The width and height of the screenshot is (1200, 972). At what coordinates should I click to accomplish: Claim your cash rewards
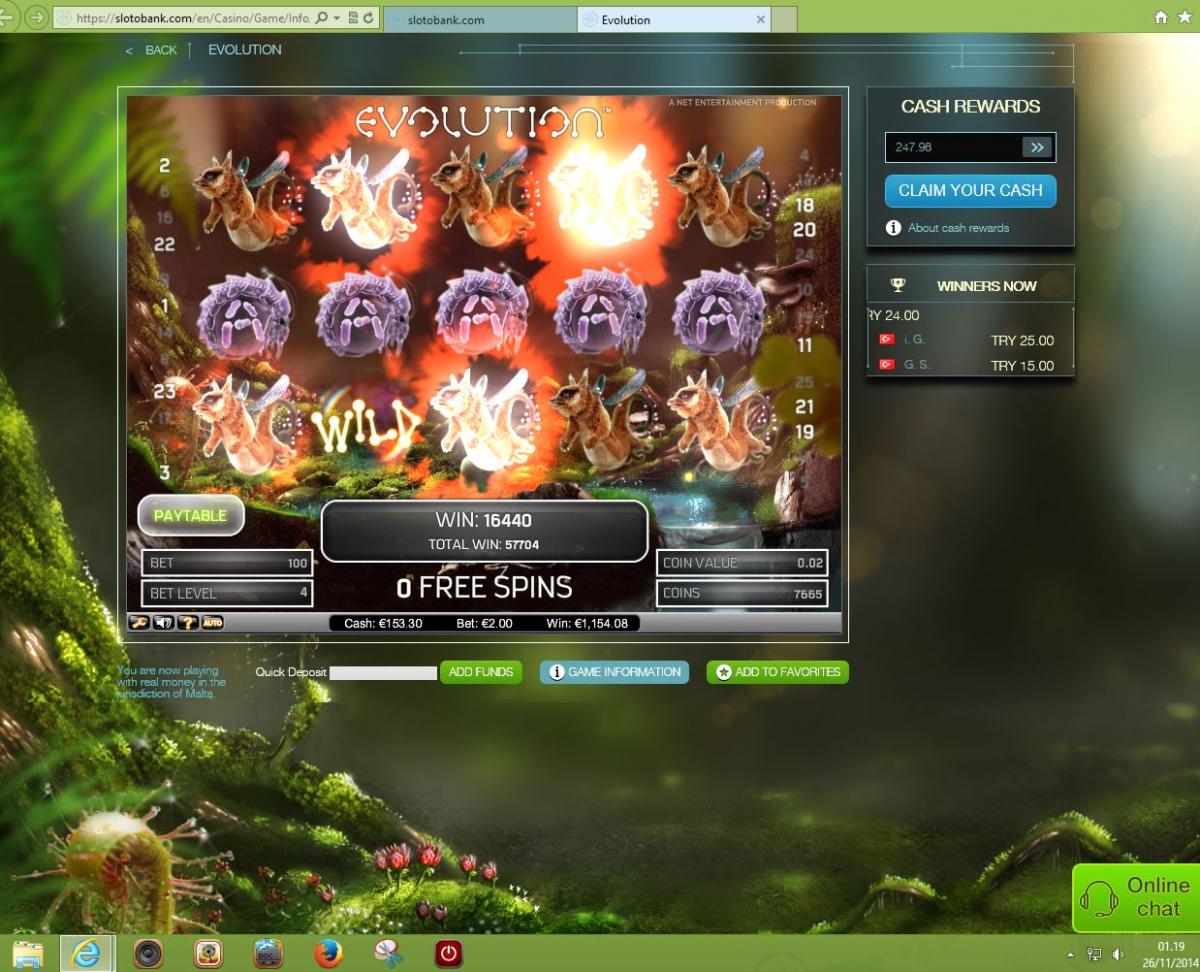(x=970, y=190)
